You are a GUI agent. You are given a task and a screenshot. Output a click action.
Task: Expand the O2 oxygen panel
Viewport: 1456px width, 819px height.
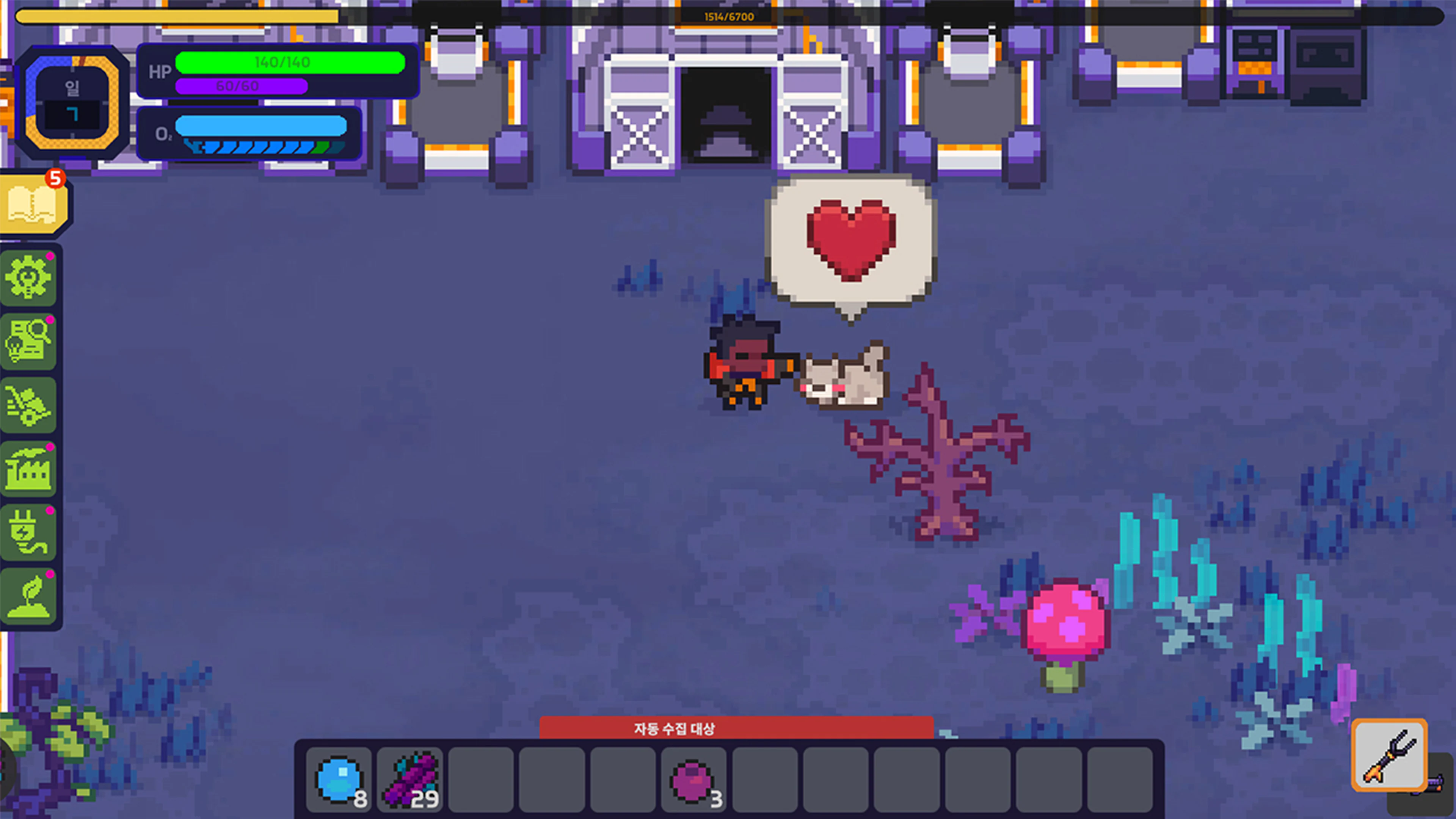[249, 135]
